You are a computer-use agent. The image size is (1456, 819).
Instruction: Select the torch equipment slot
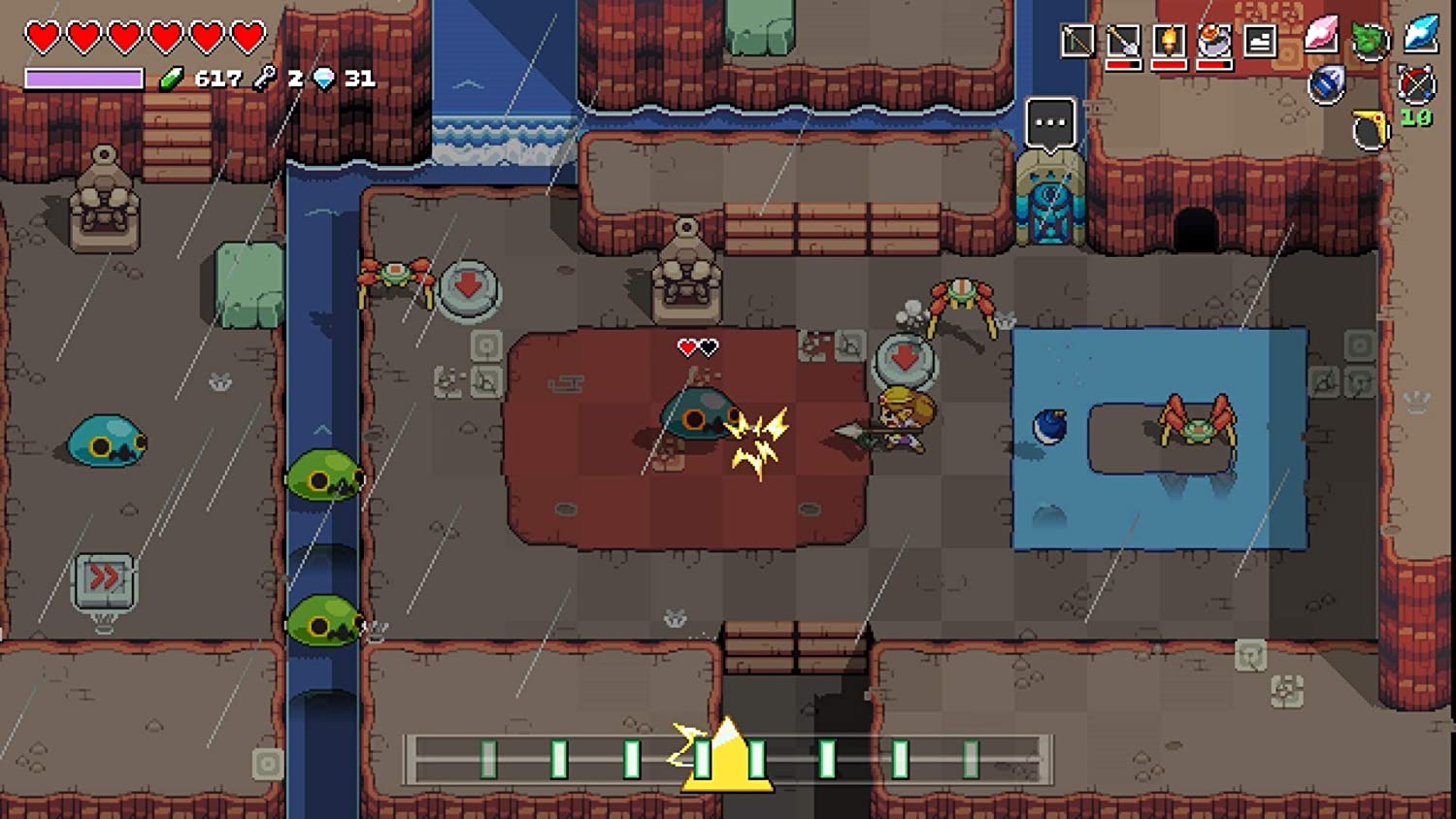pyautogui.click(x=1169, y=41)
